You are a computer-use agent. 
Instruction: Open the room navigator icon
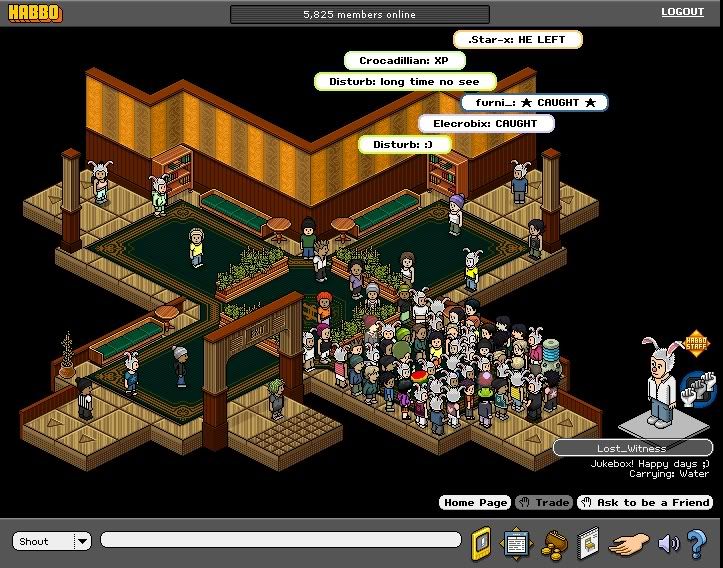point(516,542)
